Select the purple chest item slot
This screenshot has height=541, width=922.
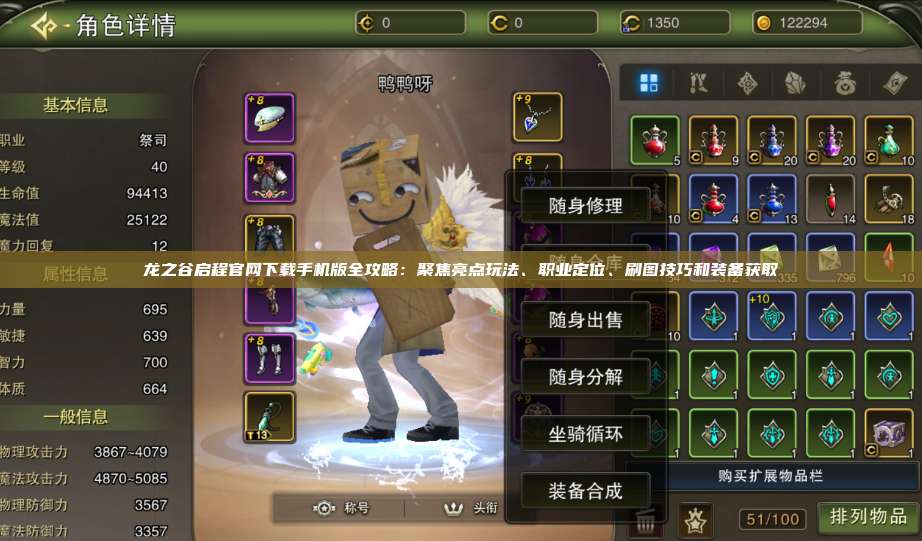[x=889, y=433]
